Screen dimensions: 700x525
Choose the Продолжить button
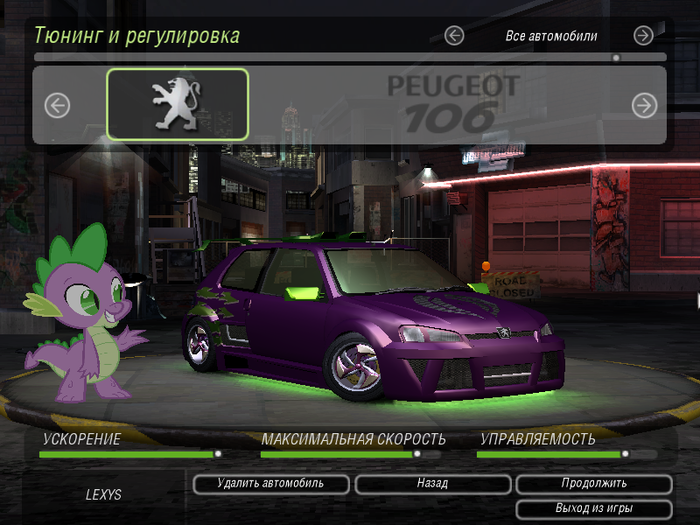click(x=593, y=484)
